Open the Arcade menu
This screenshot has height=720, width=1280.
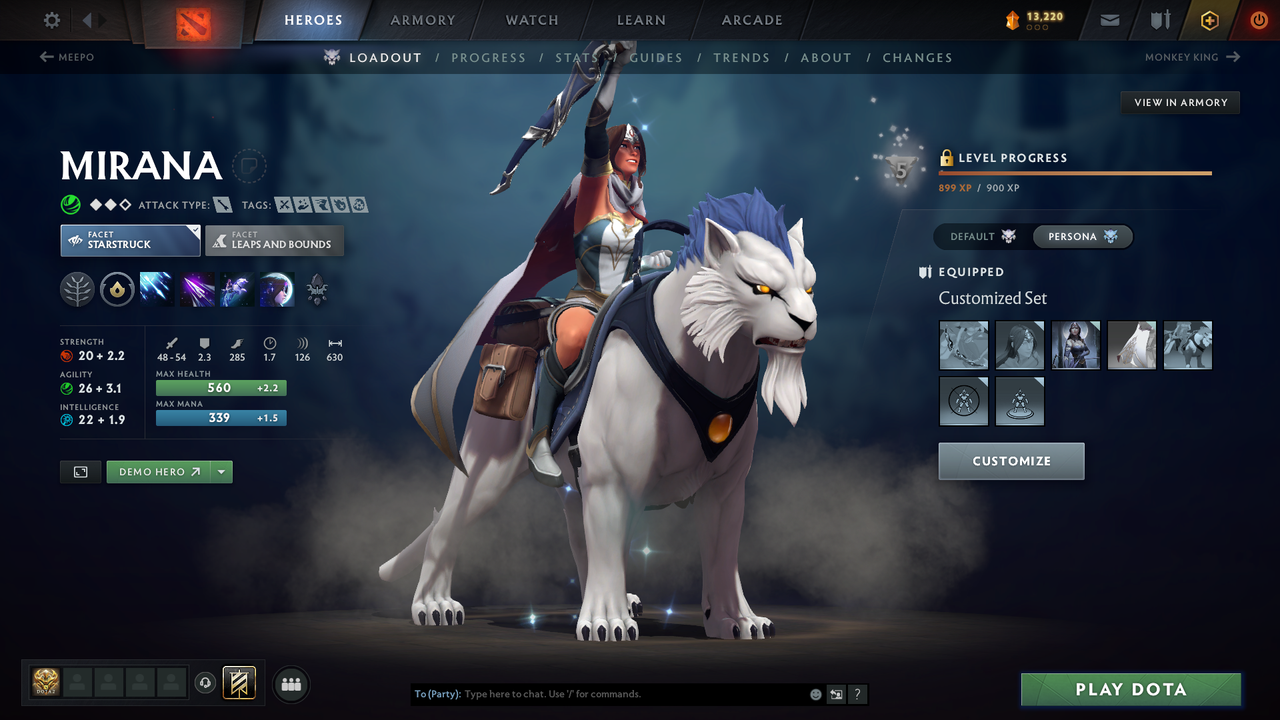click(x=751, y=19)
